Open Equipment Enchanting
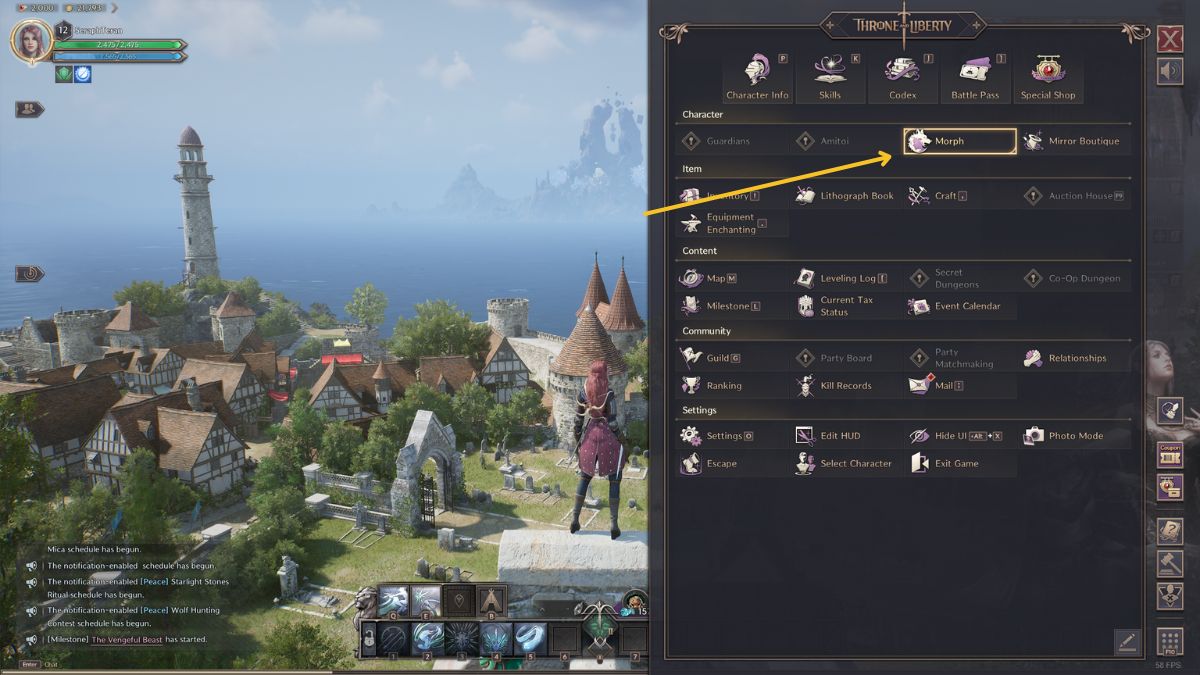This screenshot has height=675, width=1200. click(x=731, y=223)
